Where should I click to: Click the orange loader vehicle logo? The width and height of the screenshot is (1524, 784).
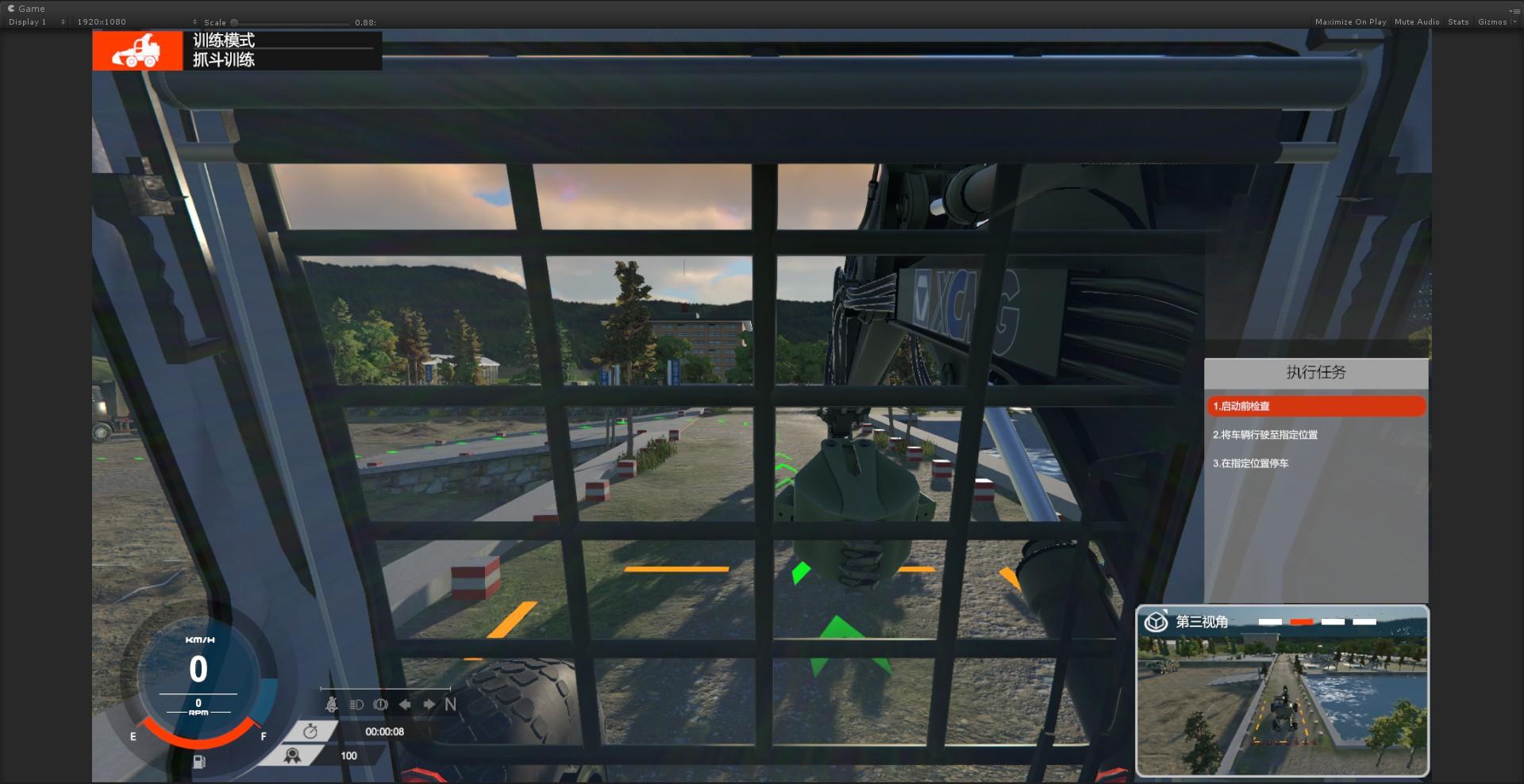pos(137,51)
